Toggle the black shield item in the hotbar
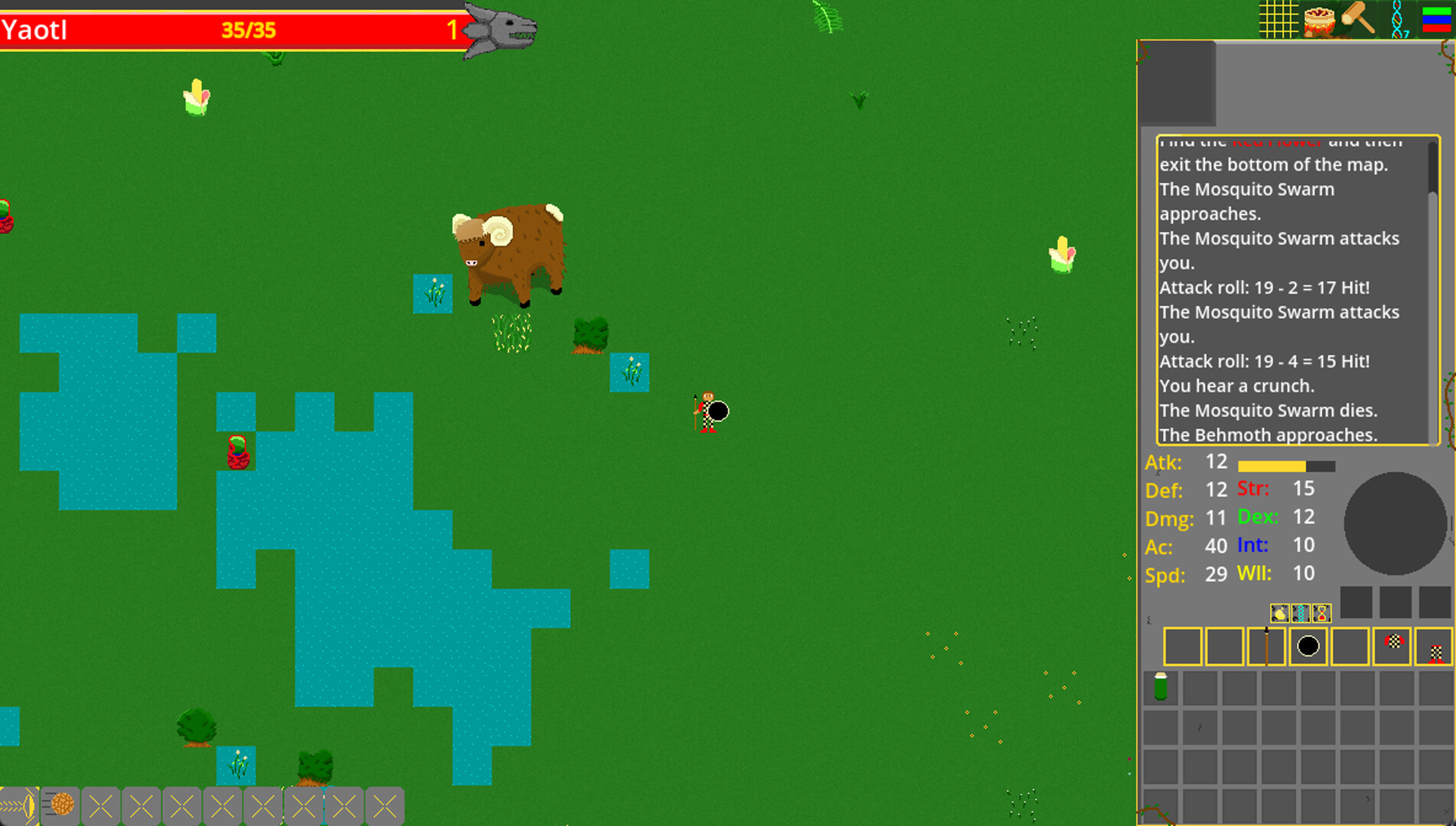The width and height of the screenshot is (1456, 826). coord(1308,646)
